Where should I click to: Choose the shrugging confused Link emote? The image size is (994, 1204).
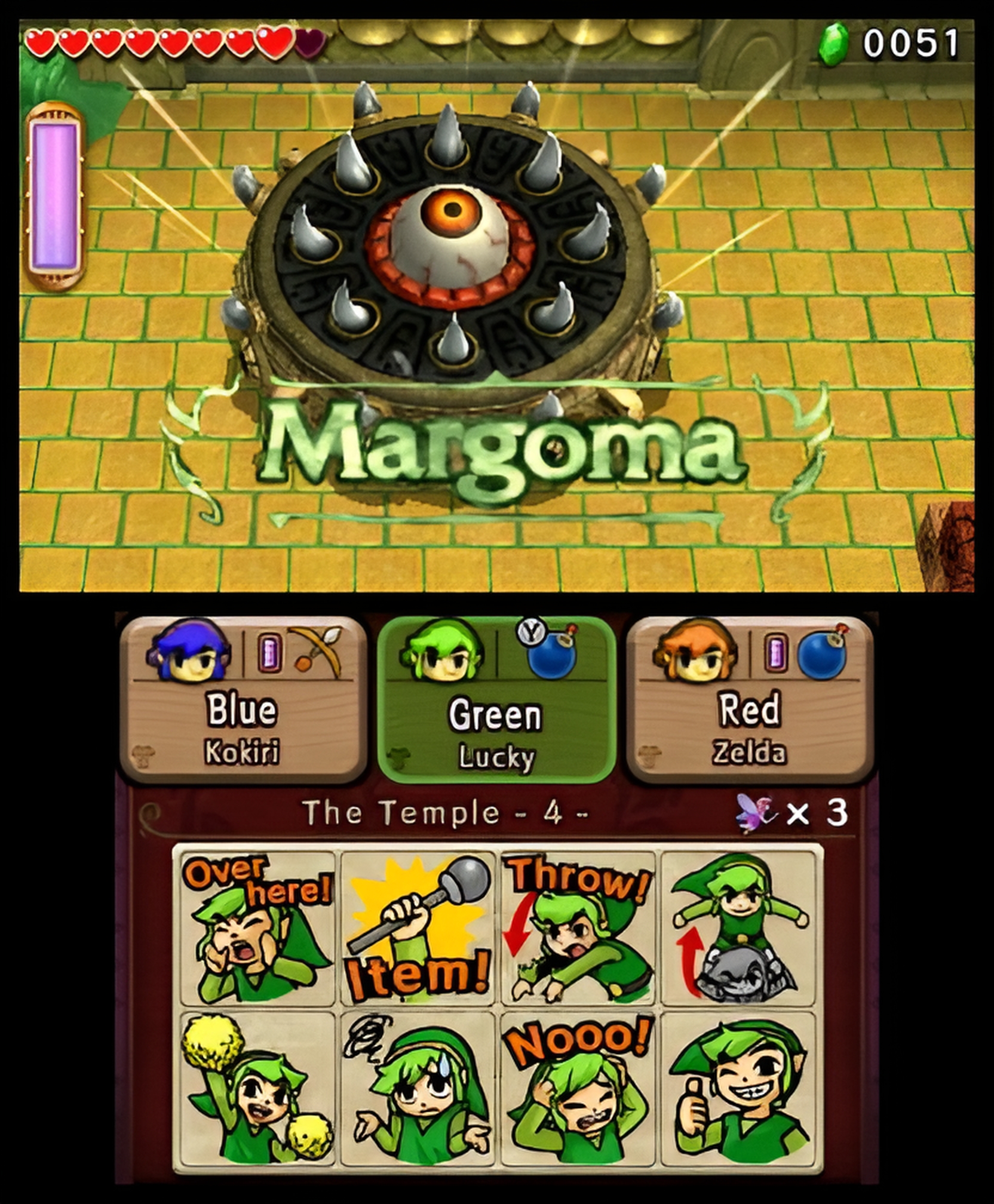[418, 1088]
